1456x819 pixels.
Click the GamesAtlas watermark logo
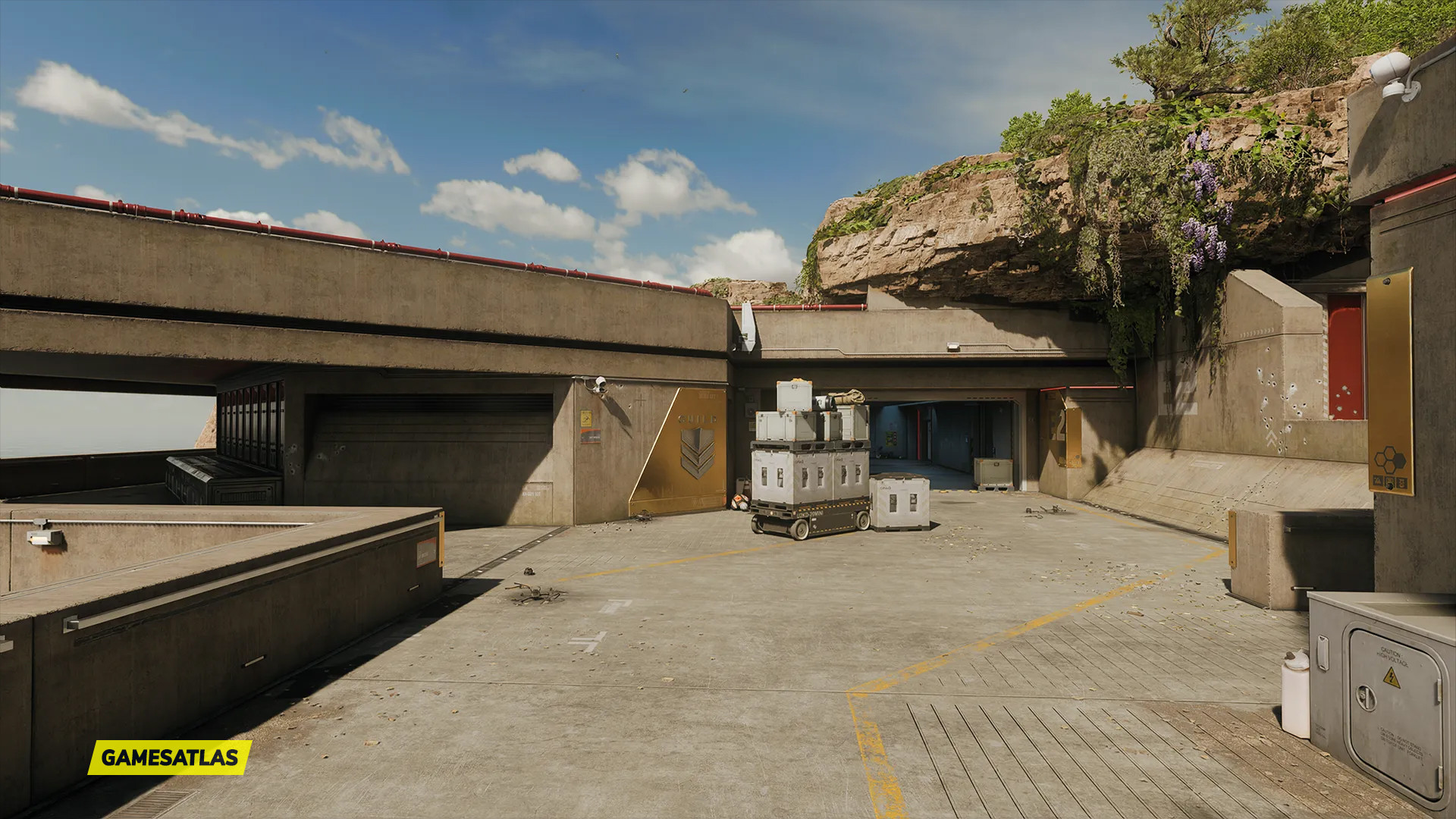(170, 757)
